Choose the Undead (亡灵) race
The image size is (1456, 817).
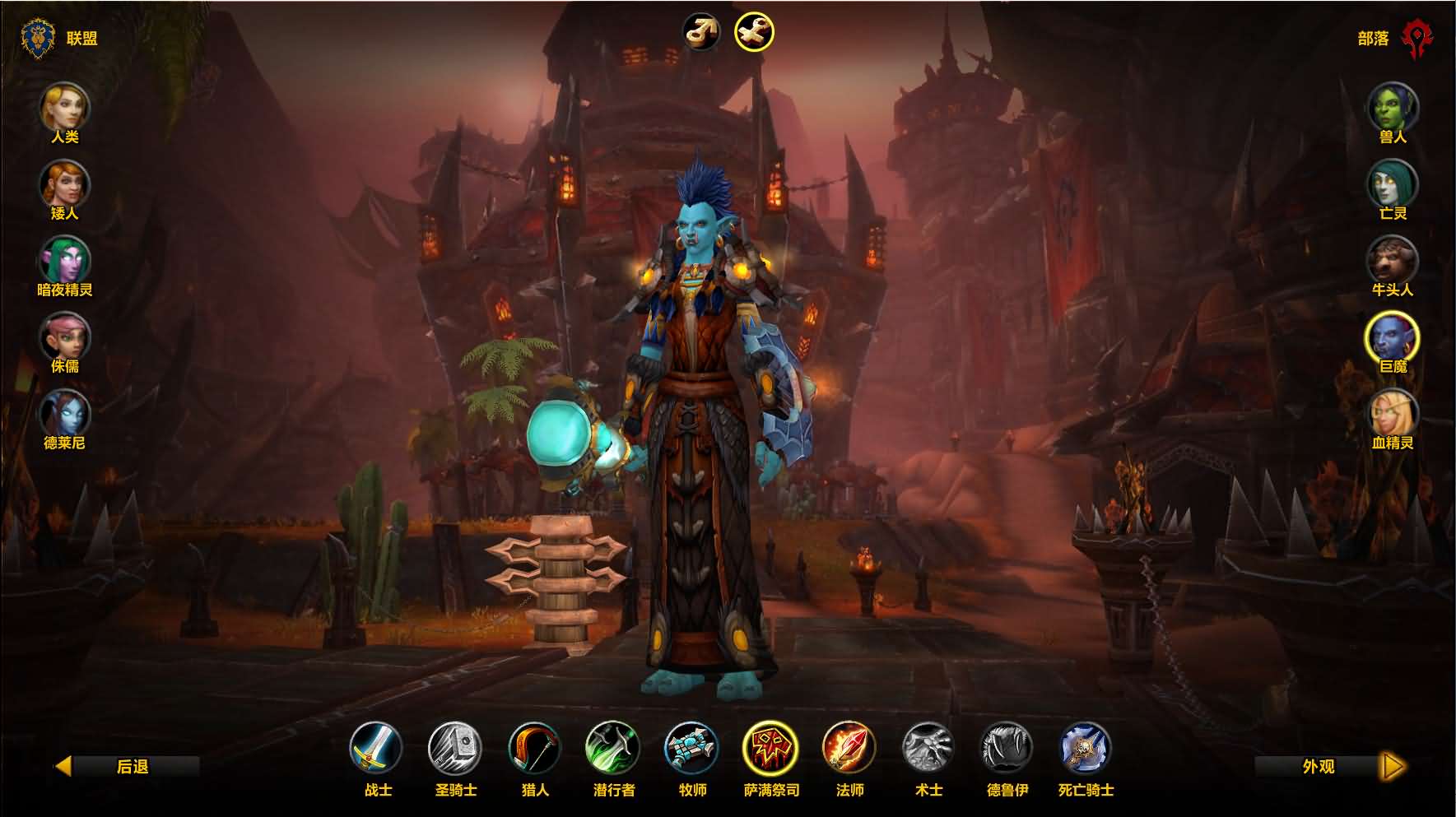click(x=1392, y=183)
